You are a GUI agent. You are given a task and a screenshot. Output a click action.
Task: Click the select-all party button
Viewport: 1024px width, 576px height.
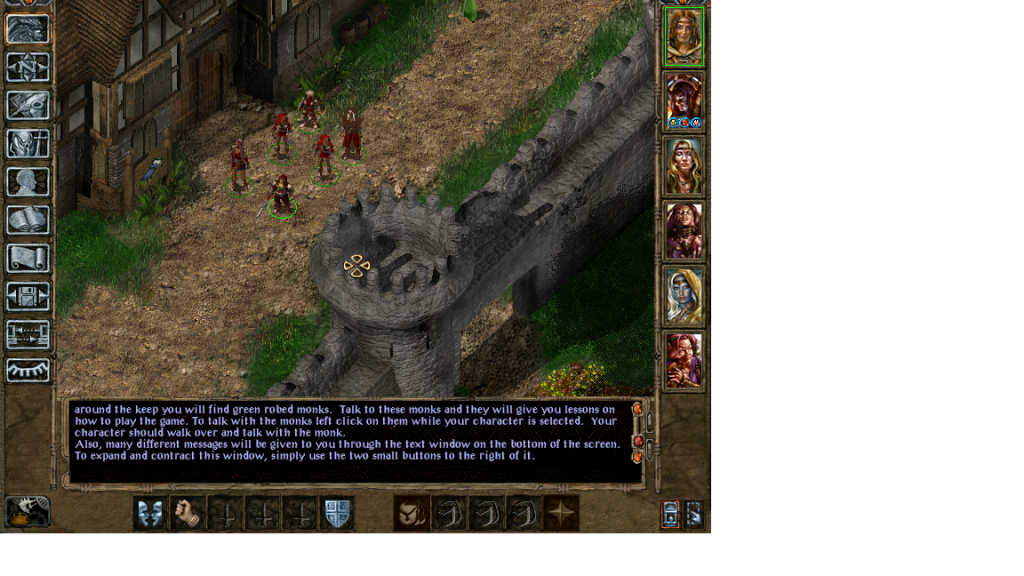670,514
